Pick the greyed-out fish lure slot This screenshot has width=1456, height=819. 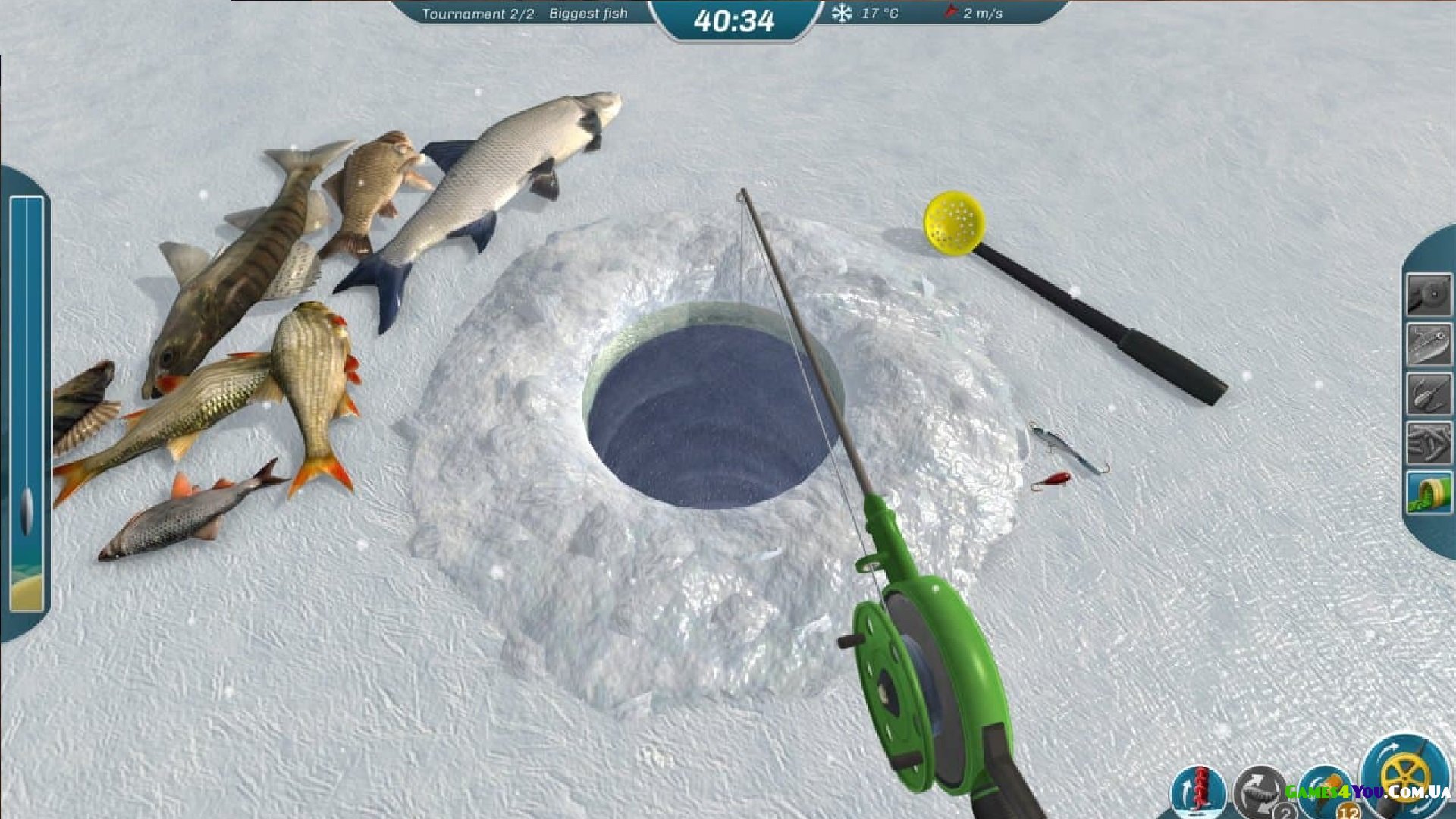click(1429, 344)
